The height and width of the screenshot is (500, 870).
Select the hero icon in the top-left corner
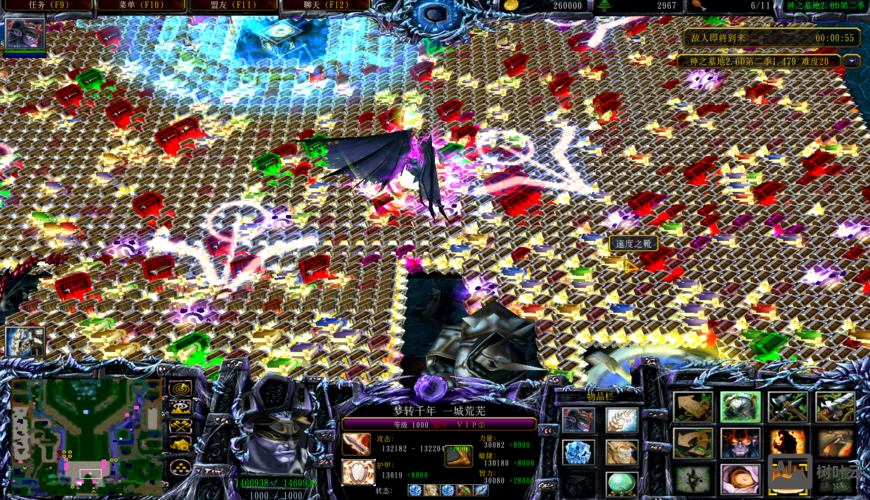click(x=24, y=35)
